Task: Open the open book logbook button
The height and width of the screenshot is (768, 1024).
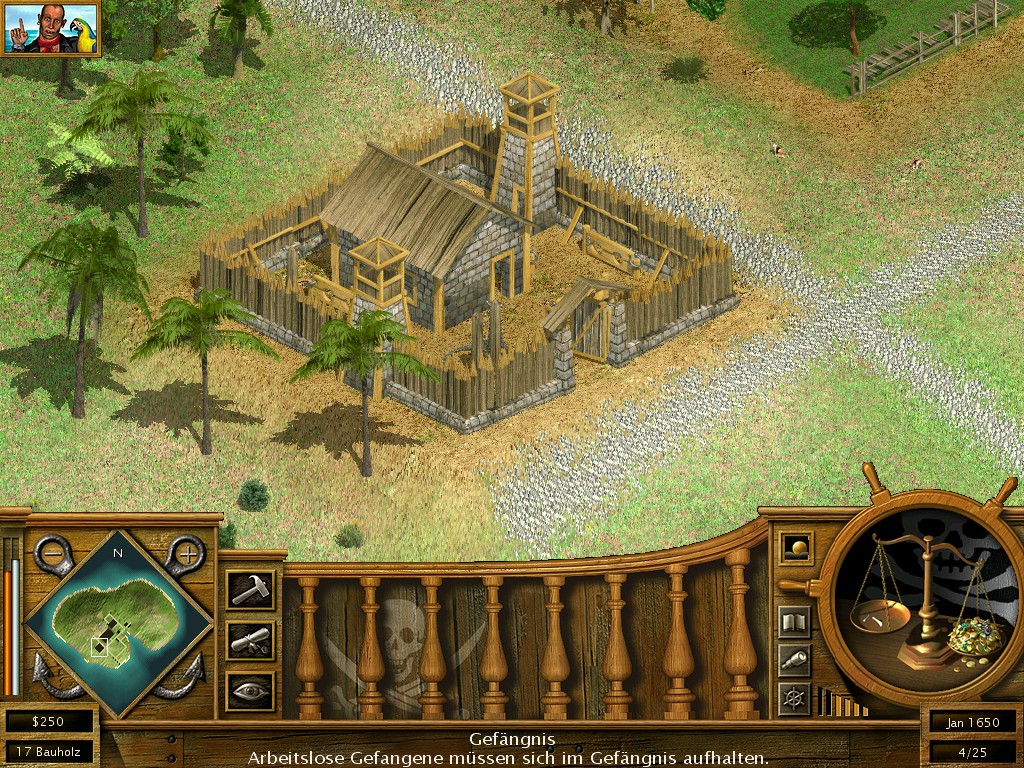Action: [x=795, y=622]
